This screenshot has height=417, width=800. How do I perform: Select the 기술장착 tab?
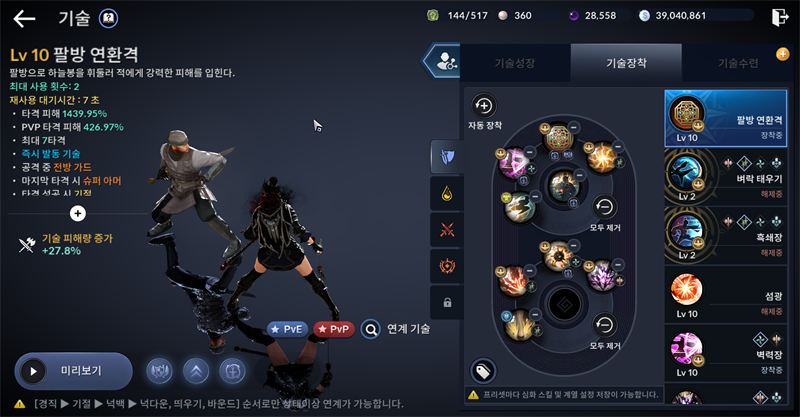click(x=626, y=63)
